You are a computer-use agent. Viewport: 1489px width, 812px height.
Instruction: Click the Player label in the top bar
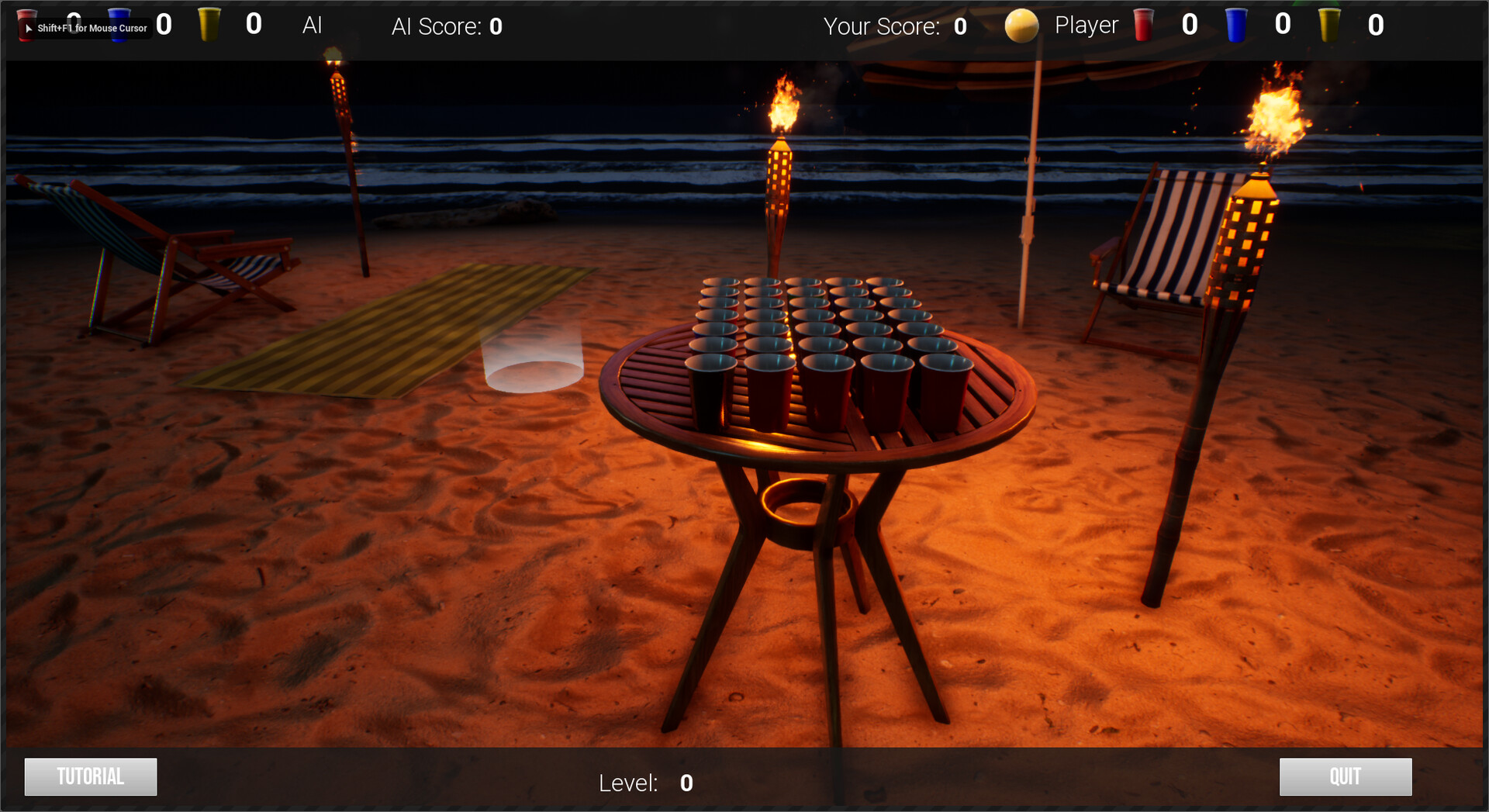pos(1085,24)
